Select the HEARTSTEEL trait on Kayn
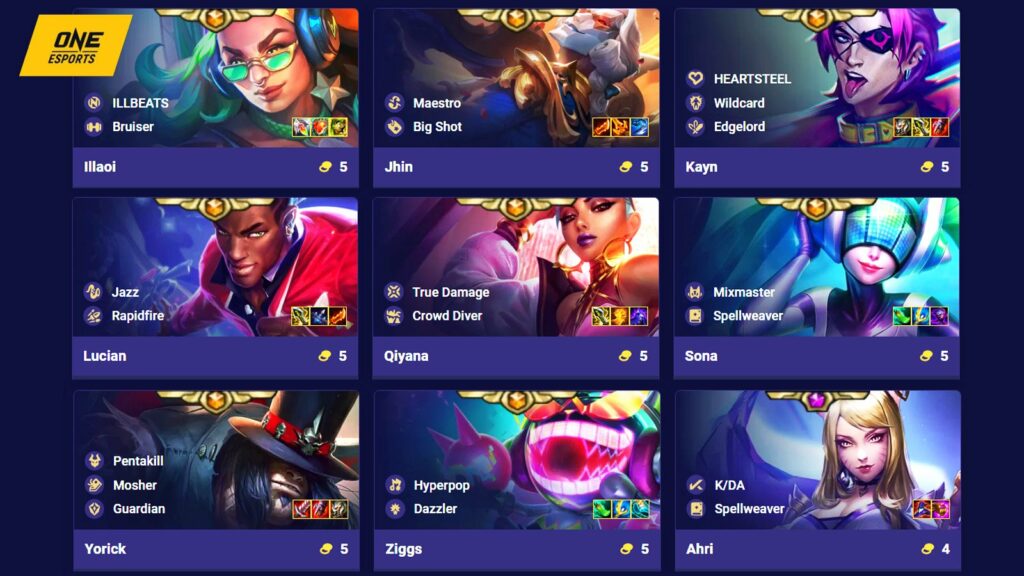Image resolution: width=1024 pixels, height=576 pixels. 752,79
